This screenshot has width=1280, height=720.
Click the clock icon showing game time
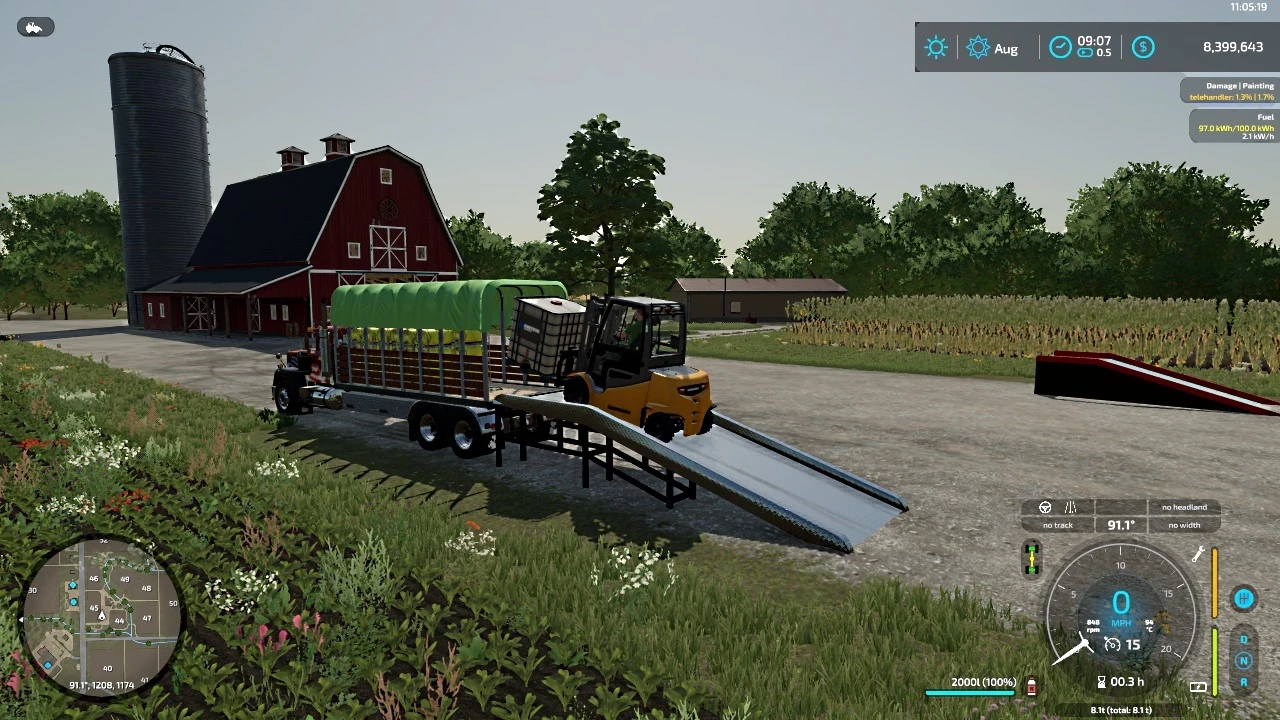click(1060, 46)
